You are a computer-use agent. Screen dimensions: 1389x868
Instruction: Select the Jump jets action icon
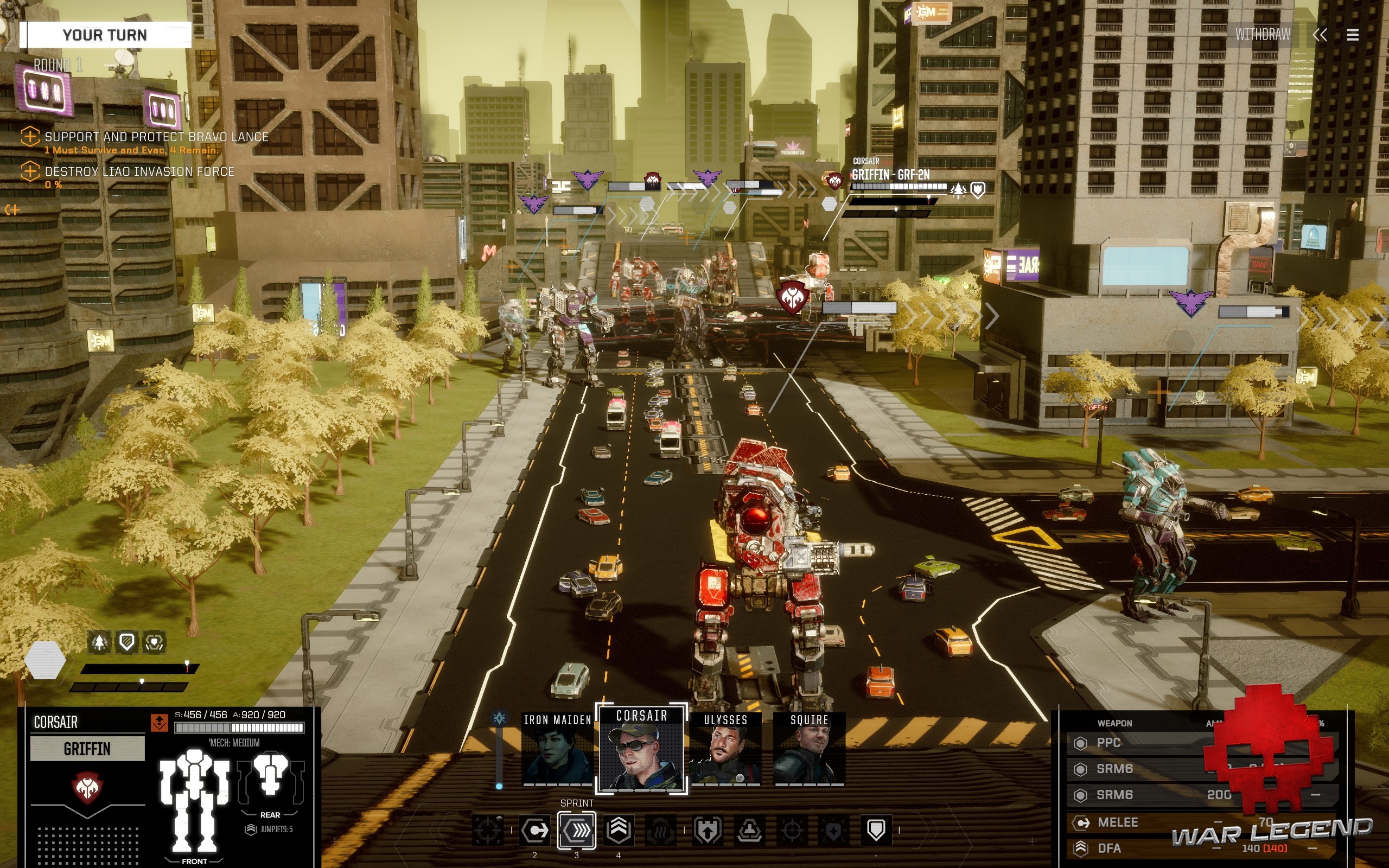click(618, 830)
